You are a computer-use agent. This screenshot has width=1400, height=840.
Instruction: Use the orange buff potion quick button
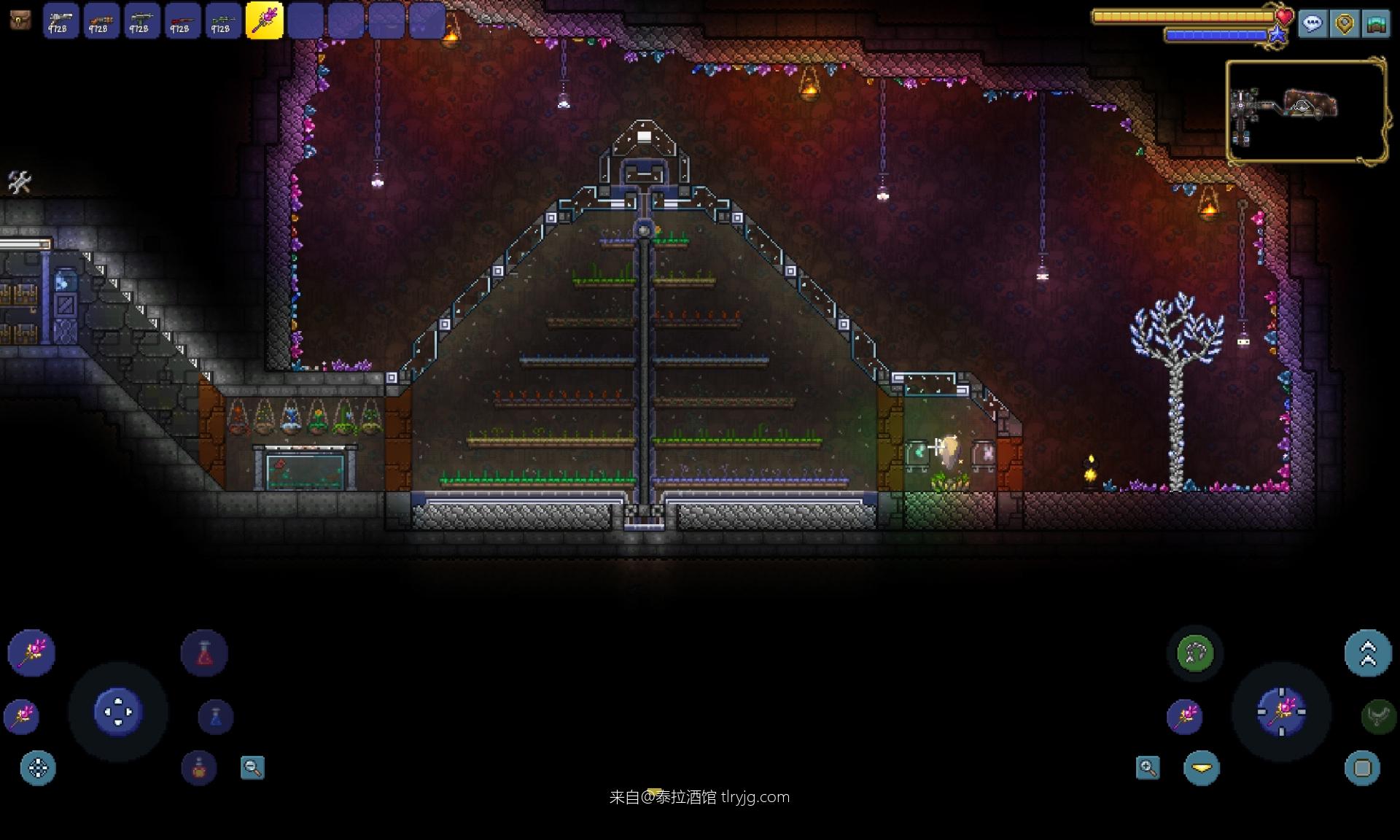pos(198,768)
